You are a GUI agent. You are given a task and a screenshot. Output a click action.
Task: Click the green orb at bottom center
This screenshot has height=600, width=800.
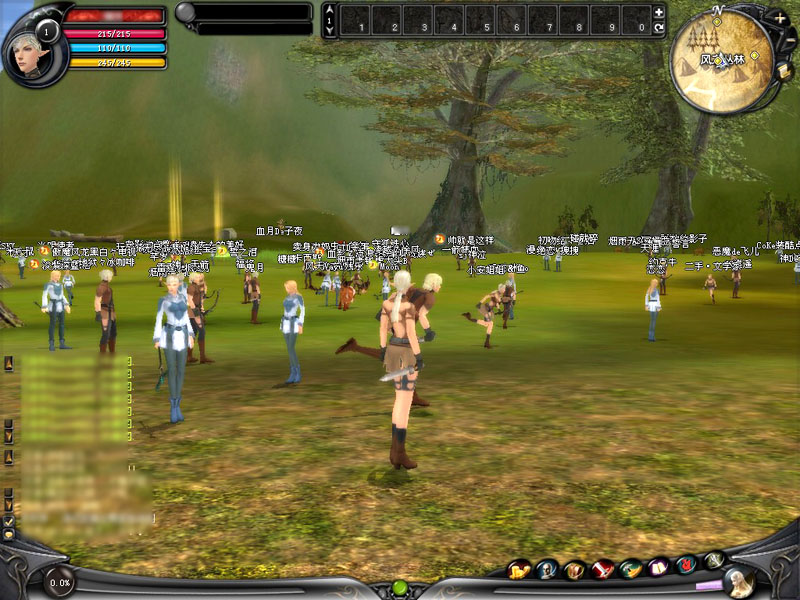[x=400, y=587]
